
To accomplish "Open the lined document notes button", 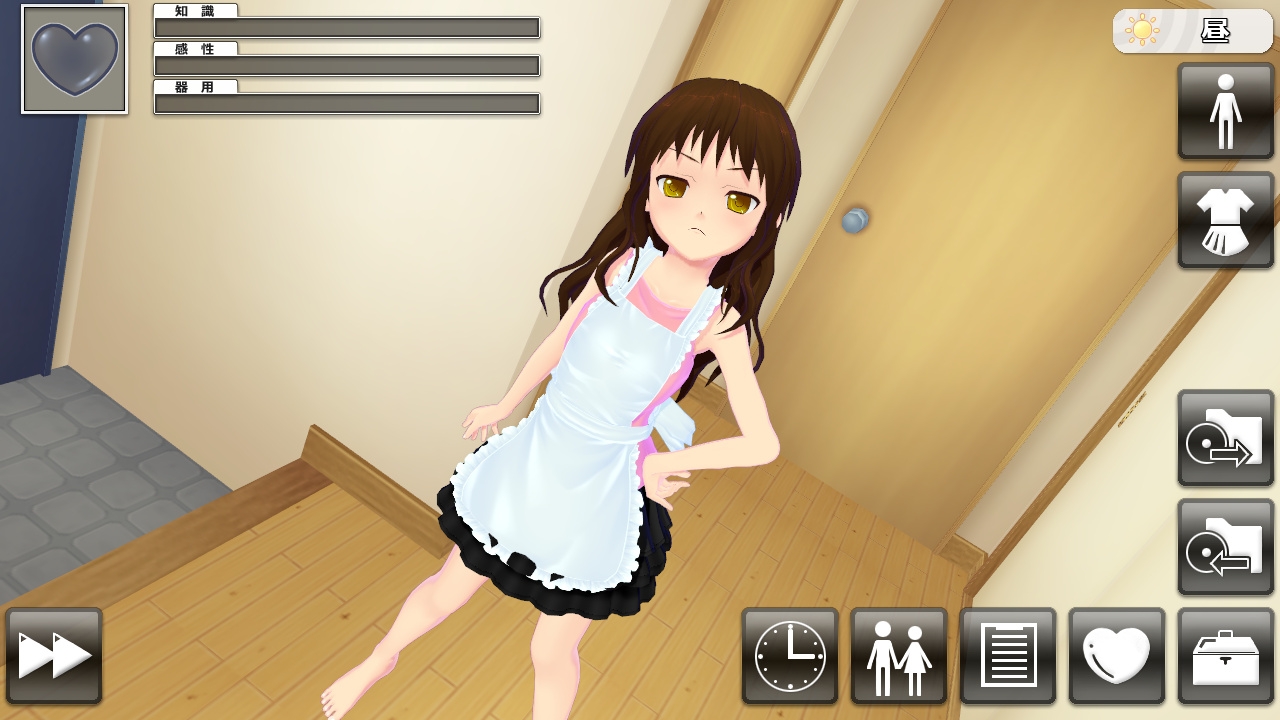I will 1008,656.
